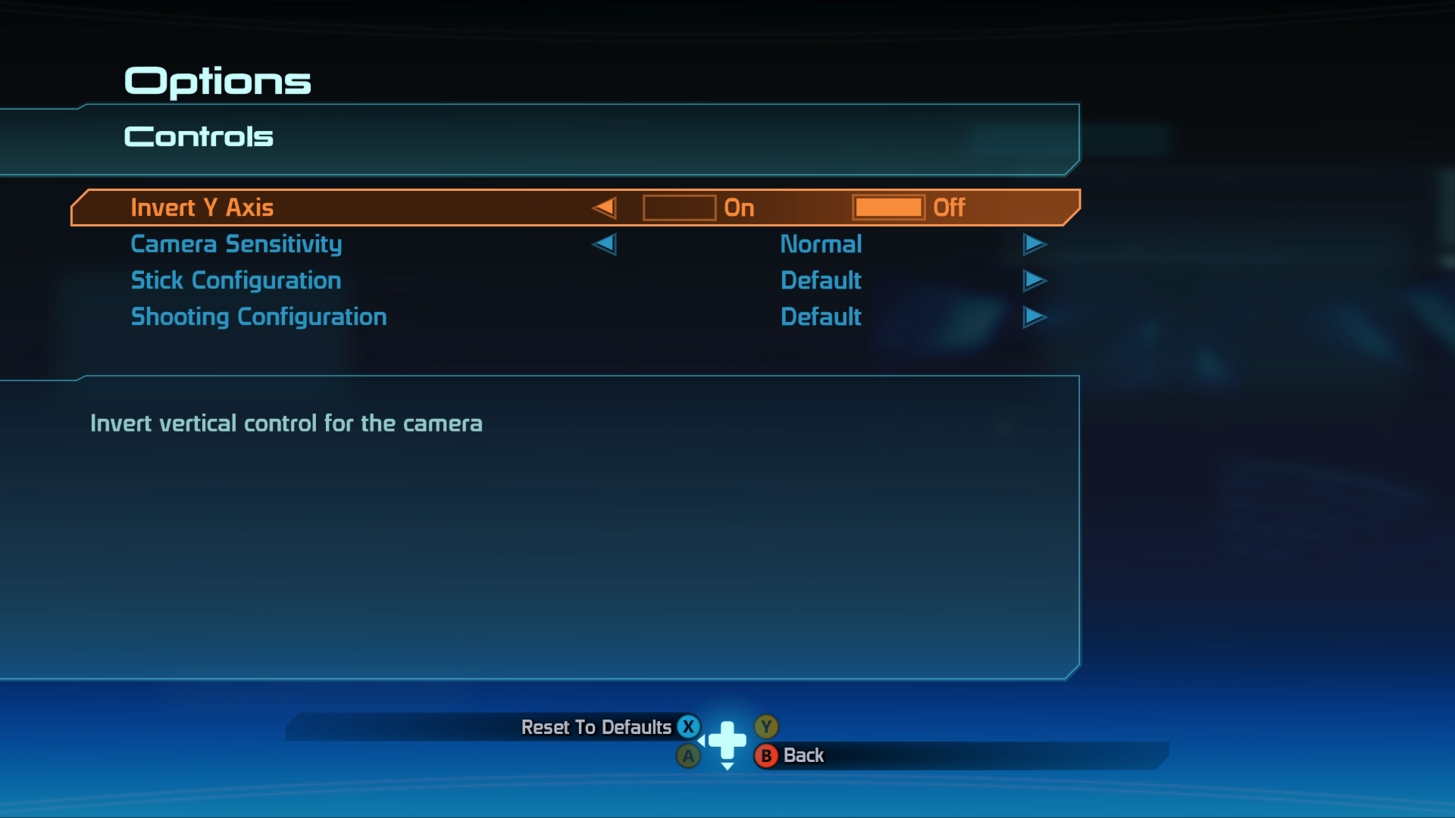Click the left arrow for Camera Sensitivity
The height and width of the screenshot is (818, 1455).
[x=604, y=244]
